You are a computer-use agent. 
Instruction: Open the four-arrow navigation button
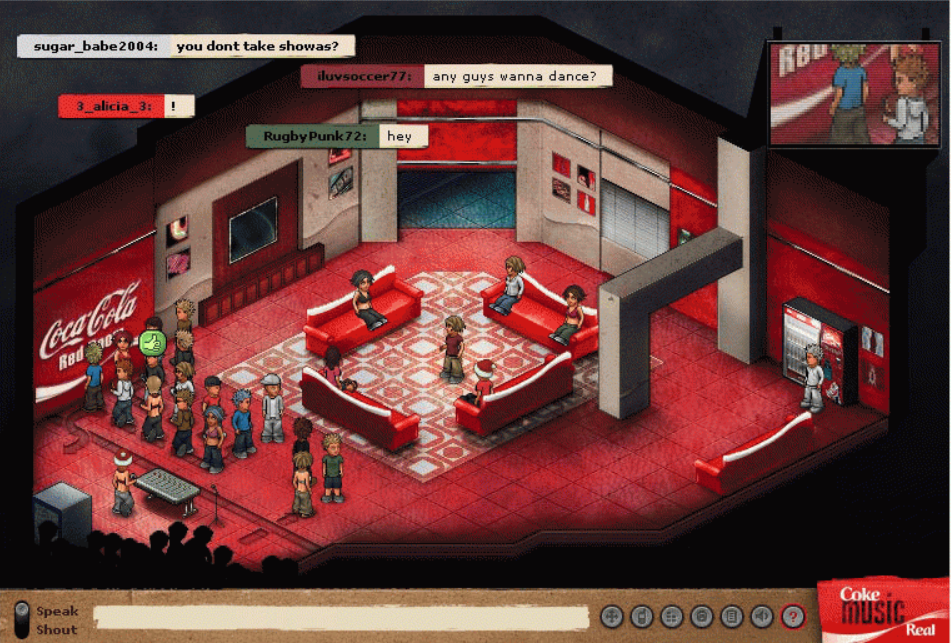tap(612, 617)
